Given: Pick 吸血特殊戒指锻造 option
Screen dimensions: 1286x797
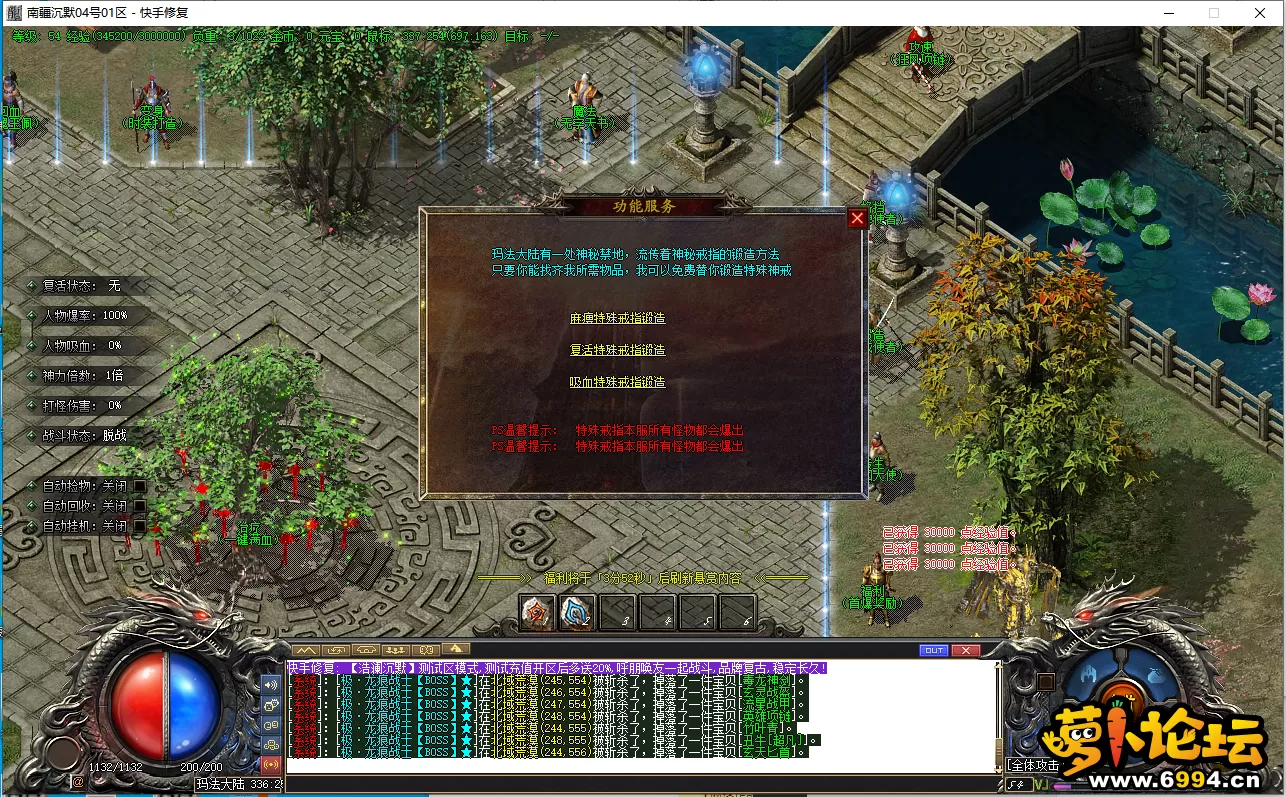Looking at the screenshot, I should (617, 382).
